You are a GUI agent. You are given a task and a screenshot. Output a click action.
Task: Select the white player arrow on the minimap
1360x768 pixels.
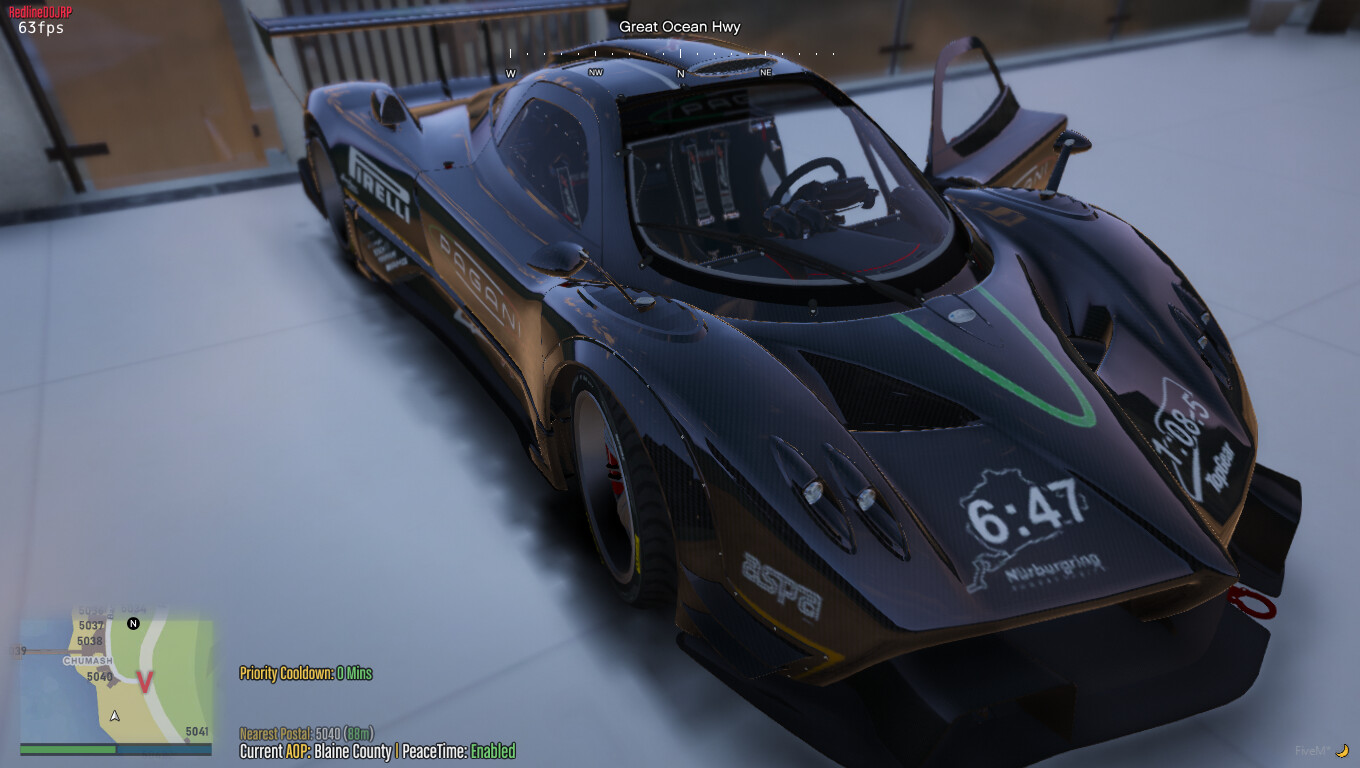[x=115, y=715]
